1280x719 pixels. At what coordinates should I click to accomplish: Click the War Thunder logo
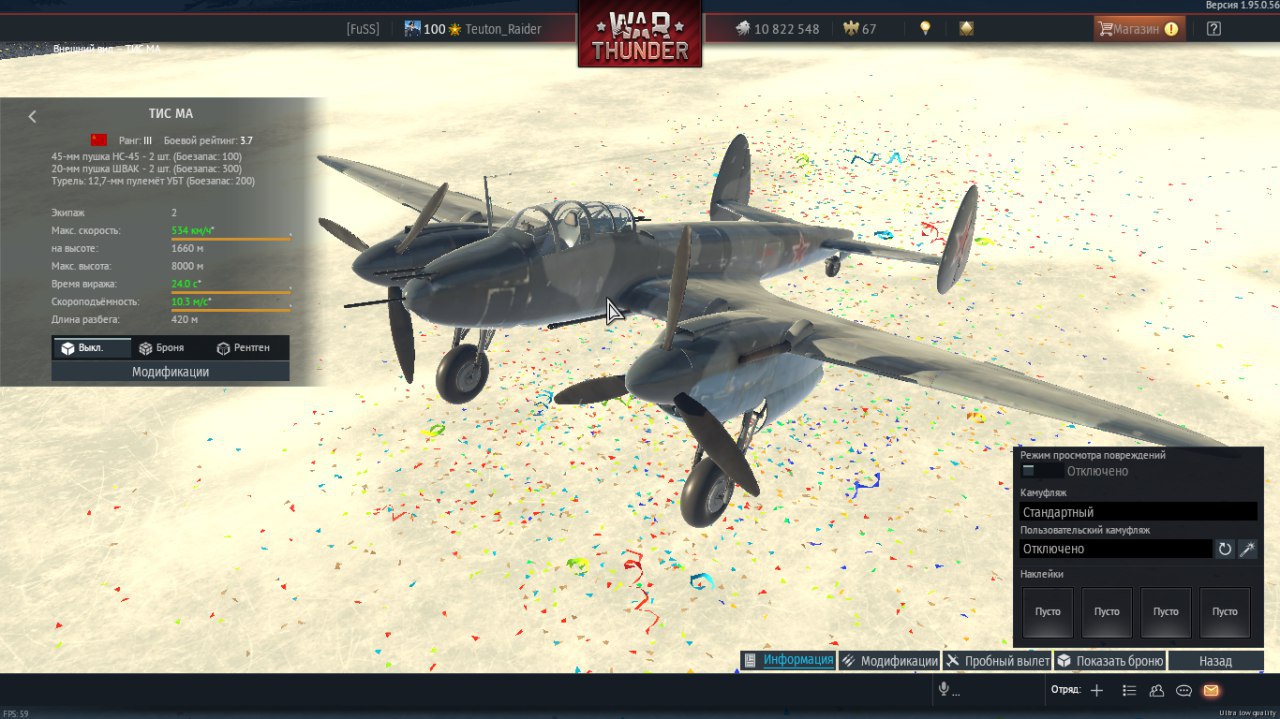pos(639,35)
